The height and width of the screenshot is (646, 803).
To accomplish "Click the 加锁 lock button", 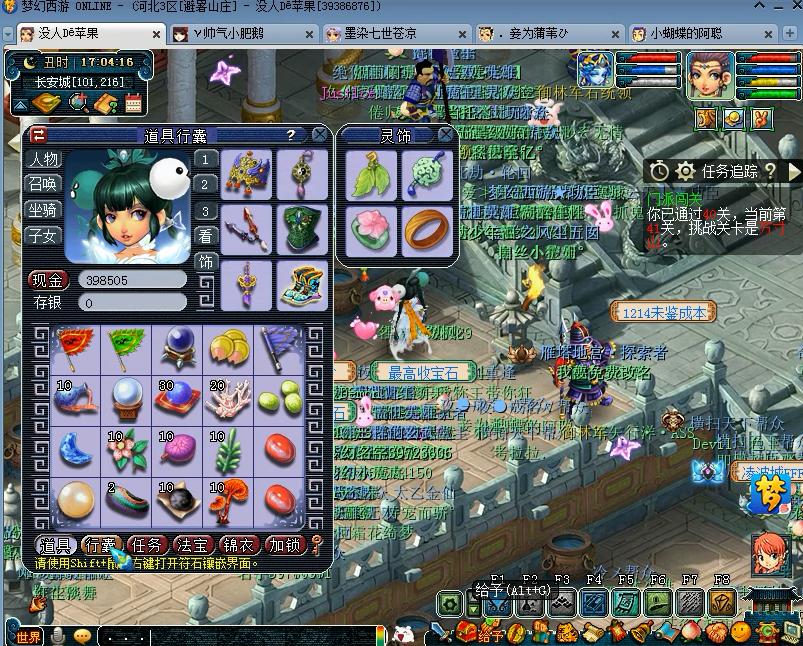I will click(x=287, y=545).
